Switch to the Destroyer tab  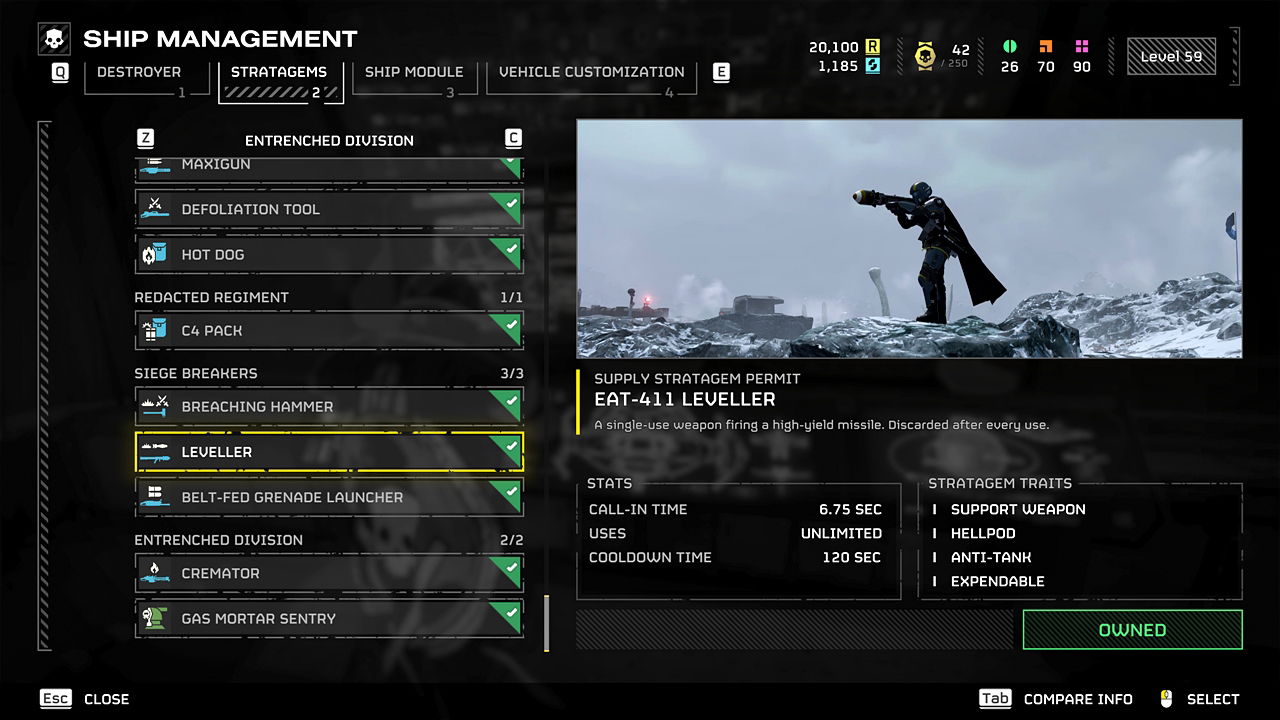point(139,73)
